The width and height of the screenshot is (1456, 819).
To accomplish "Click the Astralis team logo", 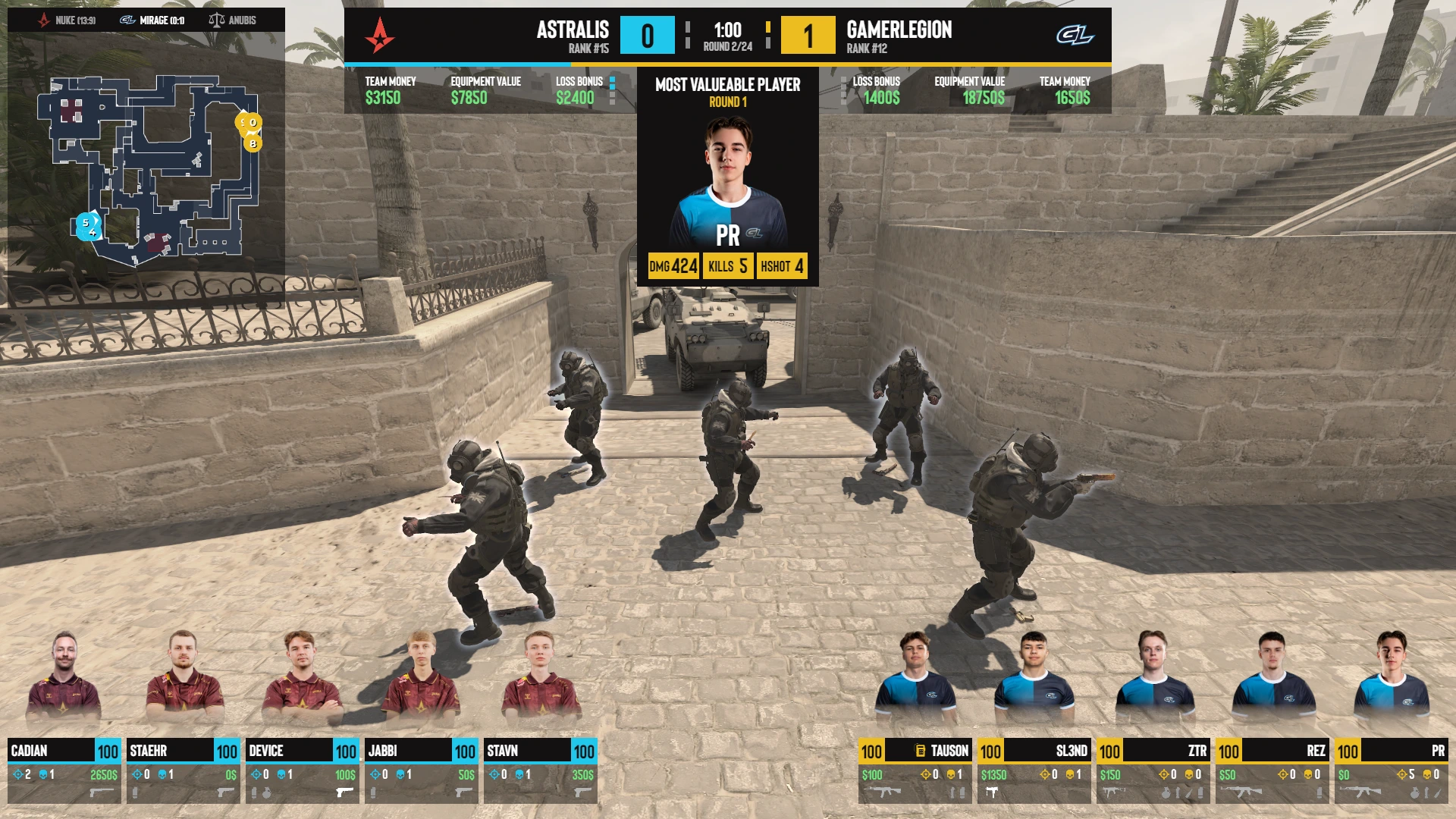I will point(379,35).
